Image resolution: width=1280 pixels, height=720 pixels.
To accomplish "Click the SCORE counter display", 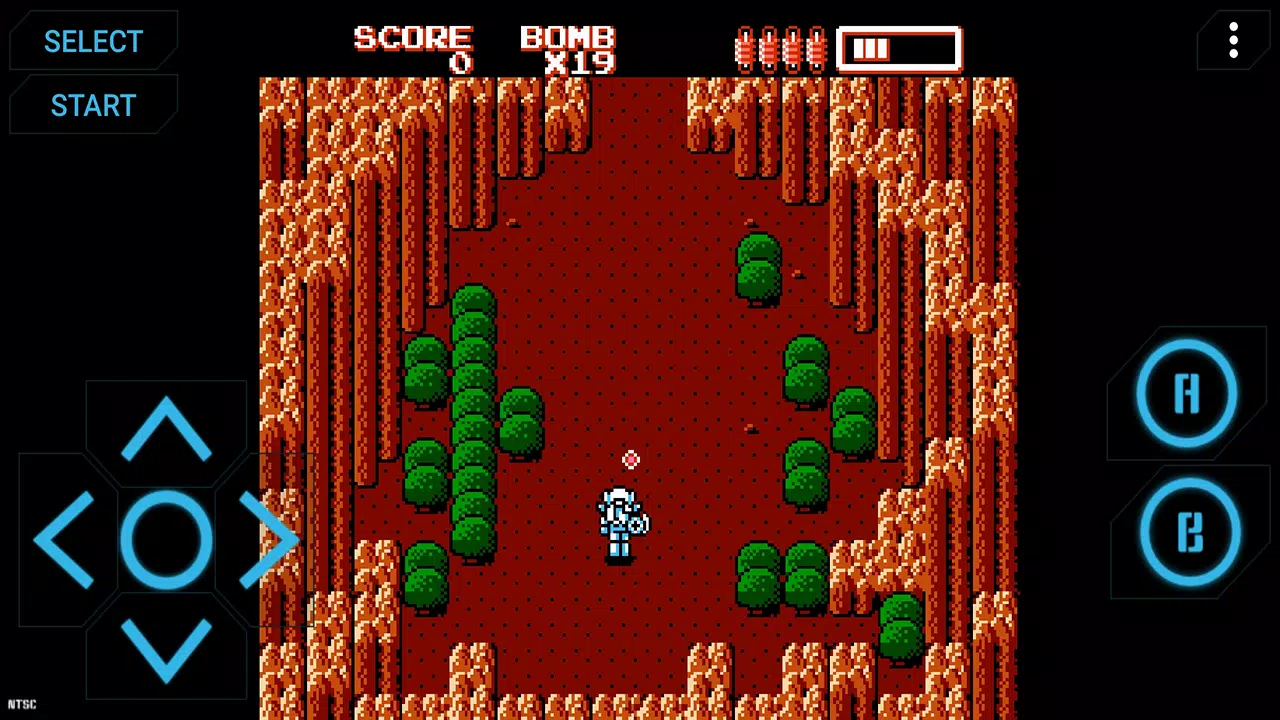I will (413, 48).
